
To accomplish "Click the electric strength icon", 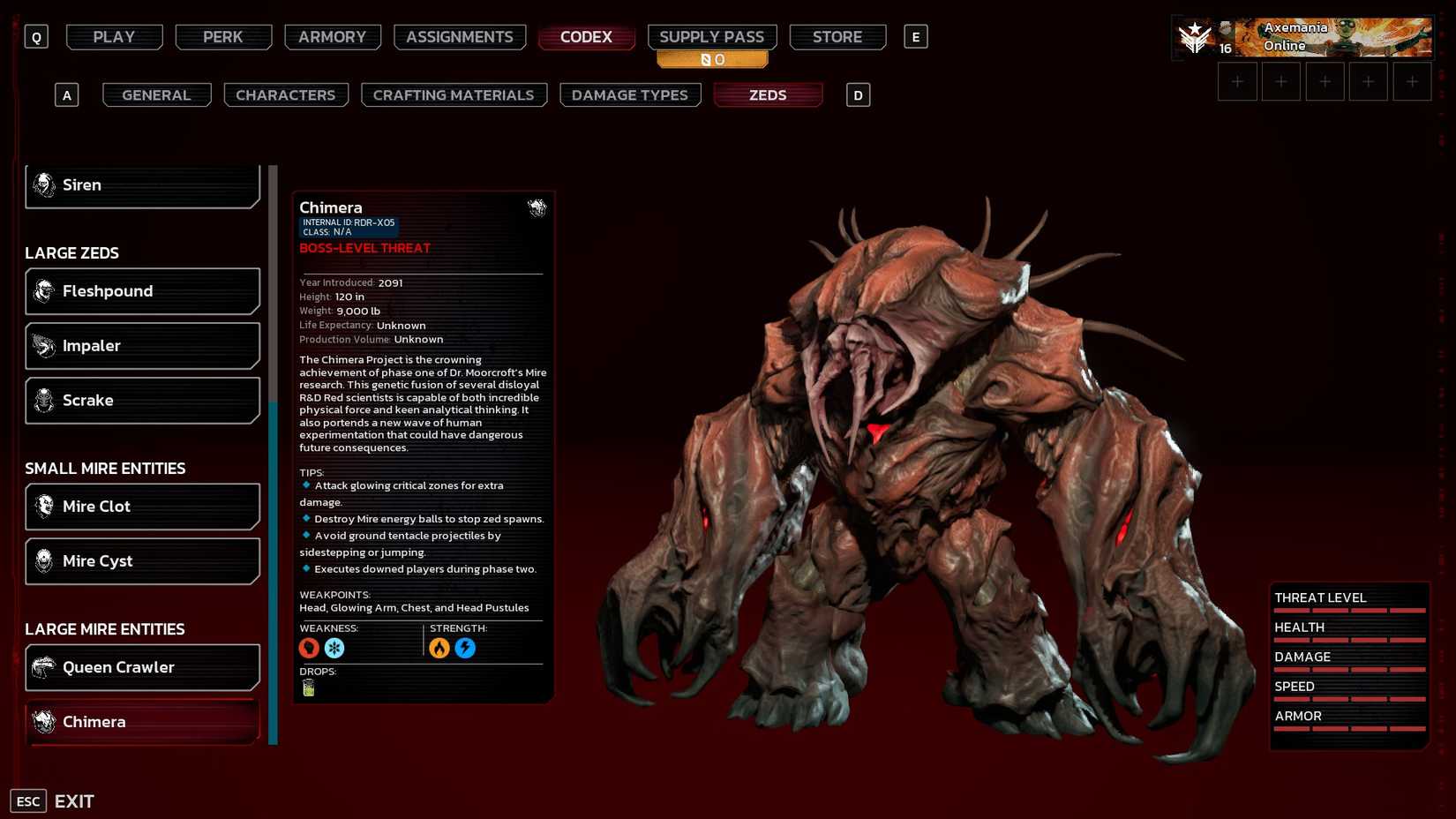I will pos(466,647).
